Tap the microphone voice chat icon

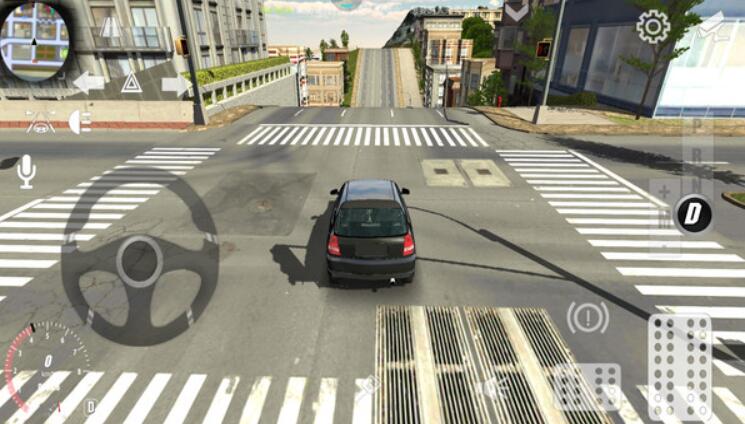(26, 171)
